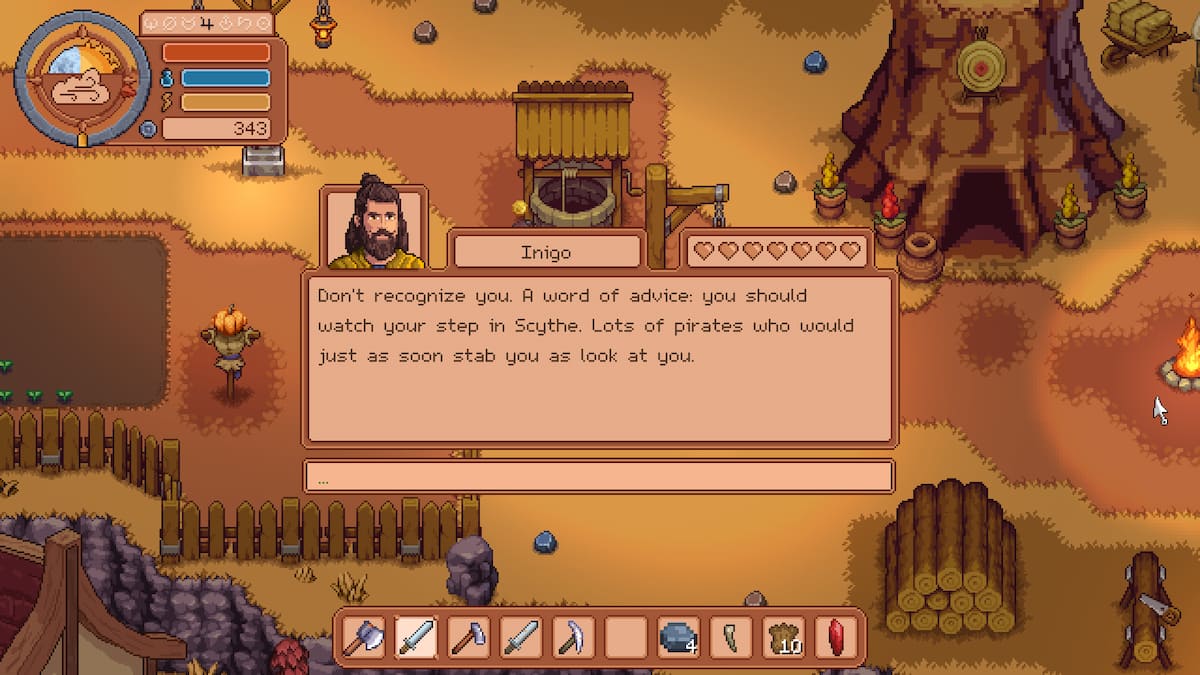Select the hide stack of 10
The width and height of the screenshot is (1200, 675).
coord(783,637)
